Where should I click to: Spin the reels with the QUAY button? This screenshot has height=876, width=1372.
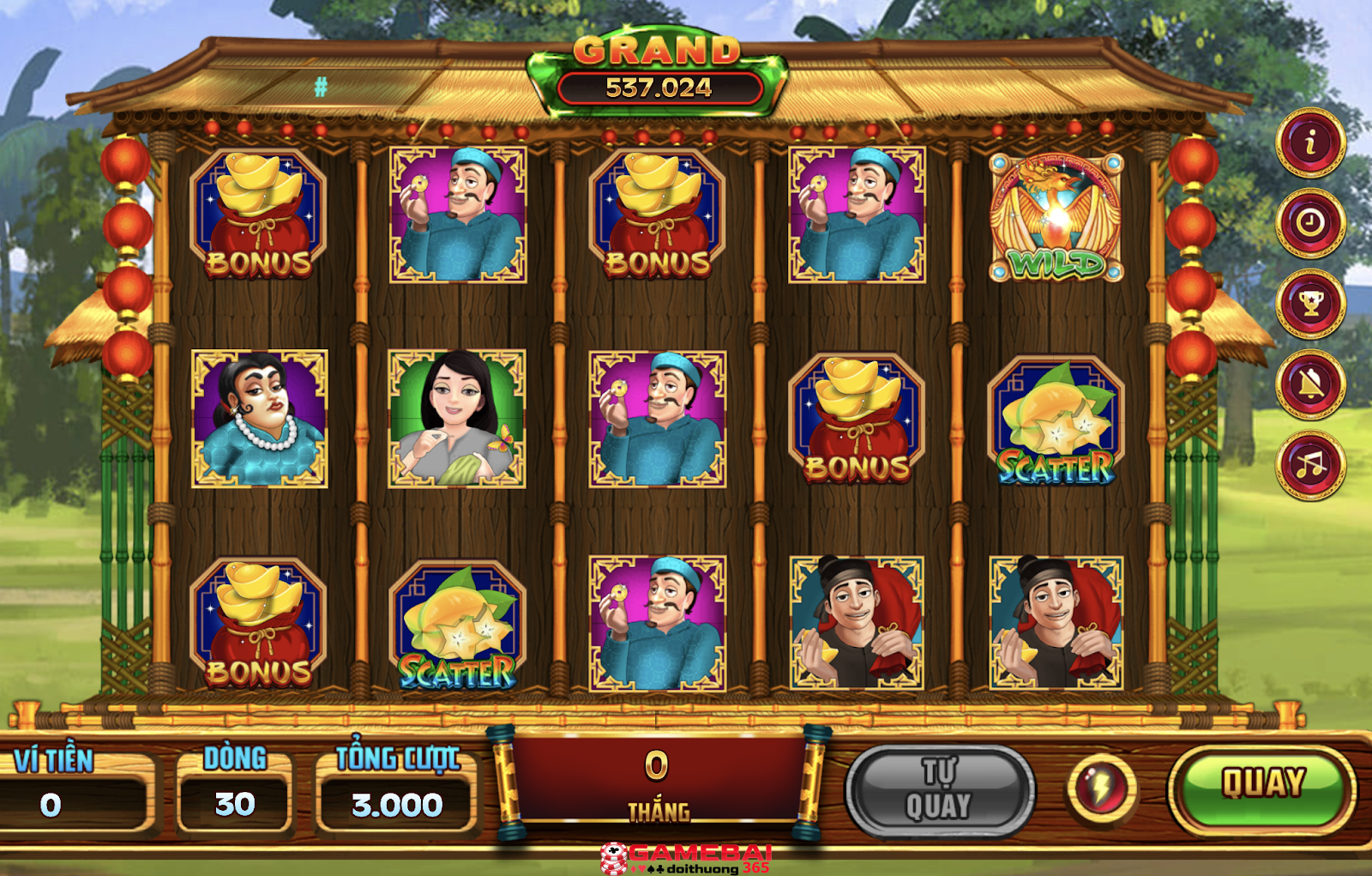coord(1262,785)
